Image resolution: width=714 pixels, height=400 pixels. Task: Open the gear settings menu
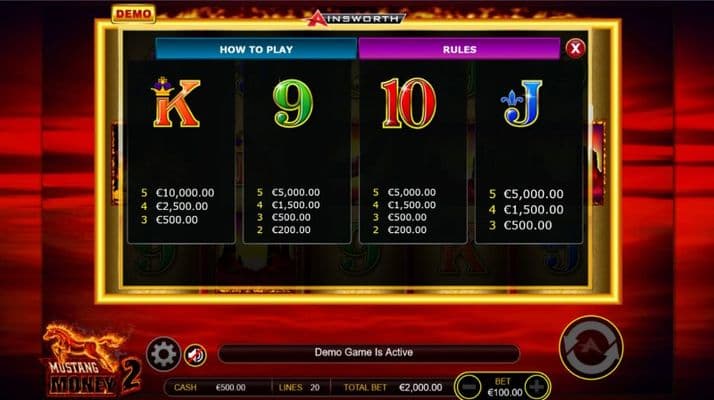(164, 354)
